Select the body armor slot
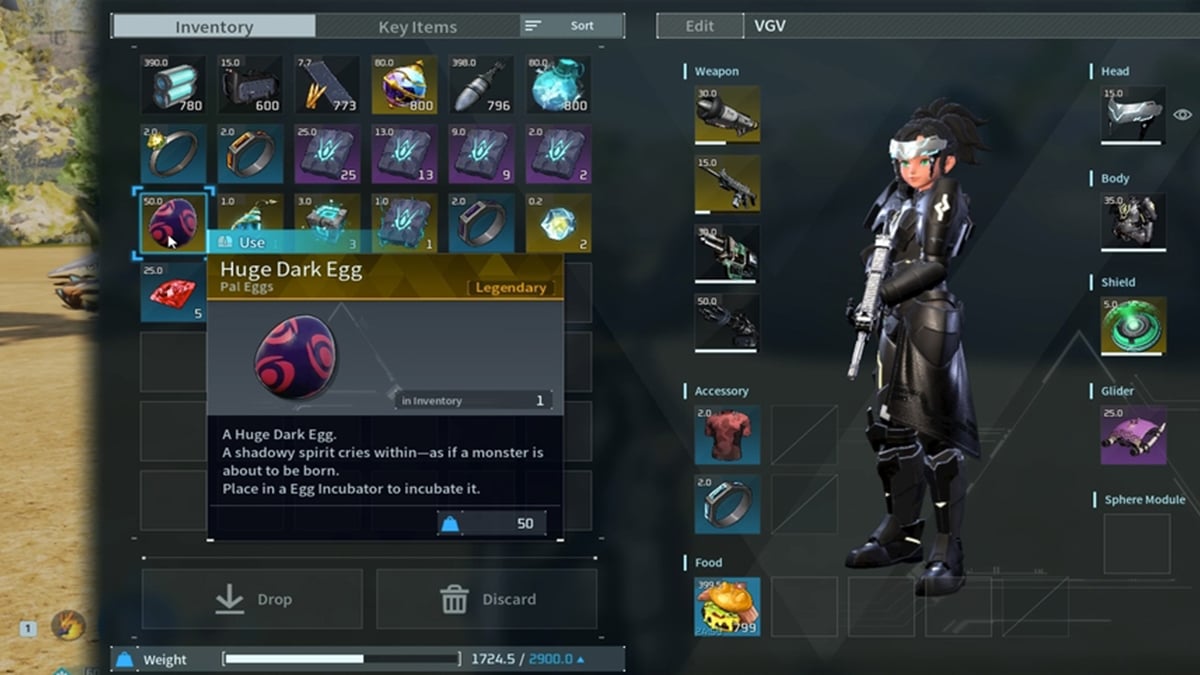This screenshot has width=1200, height=675. click(x=1133, y=221)
